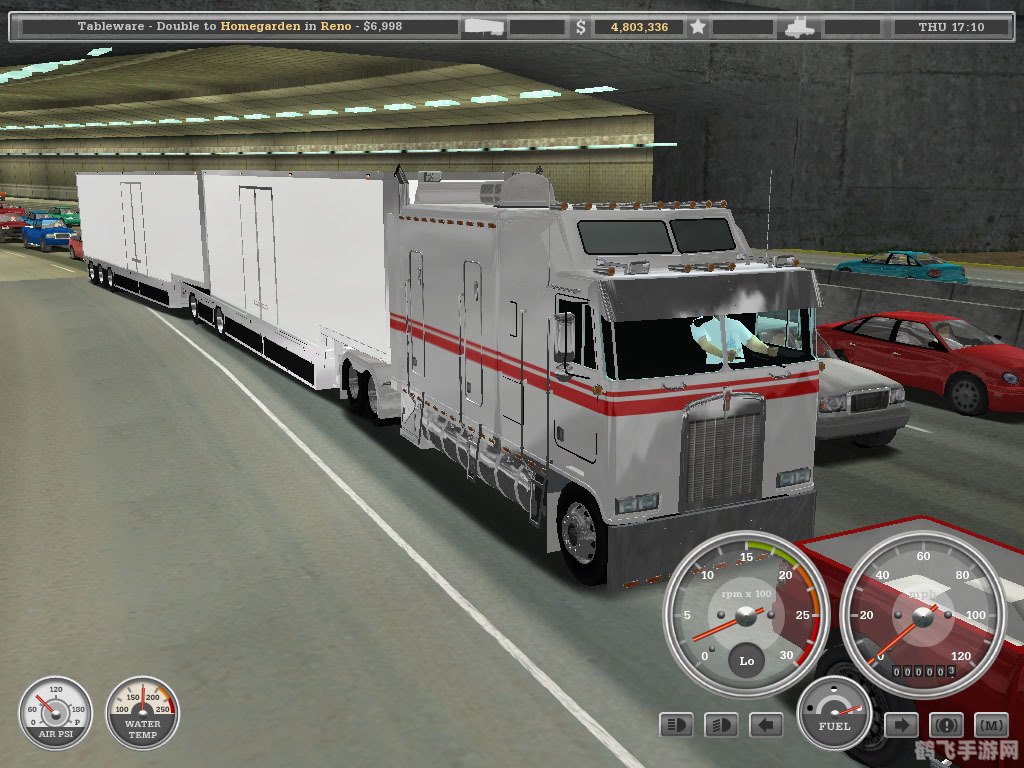Click the star rating icon

click(x=697, y=27)
